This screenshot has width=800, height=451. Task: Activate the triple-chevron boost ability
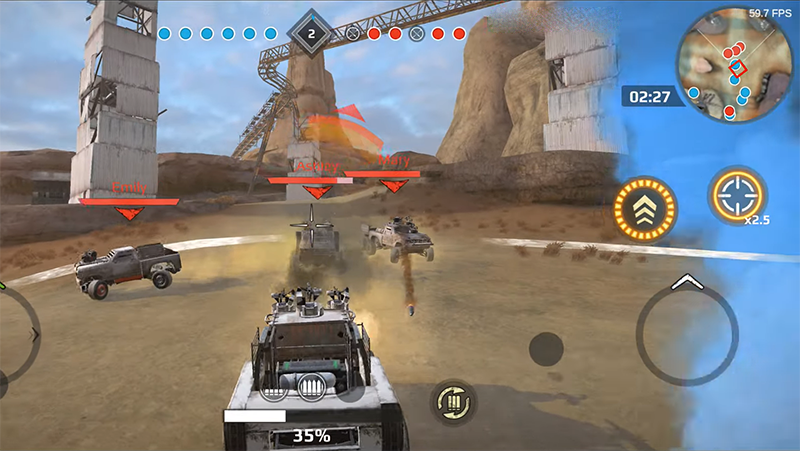[x=645, y=209]
